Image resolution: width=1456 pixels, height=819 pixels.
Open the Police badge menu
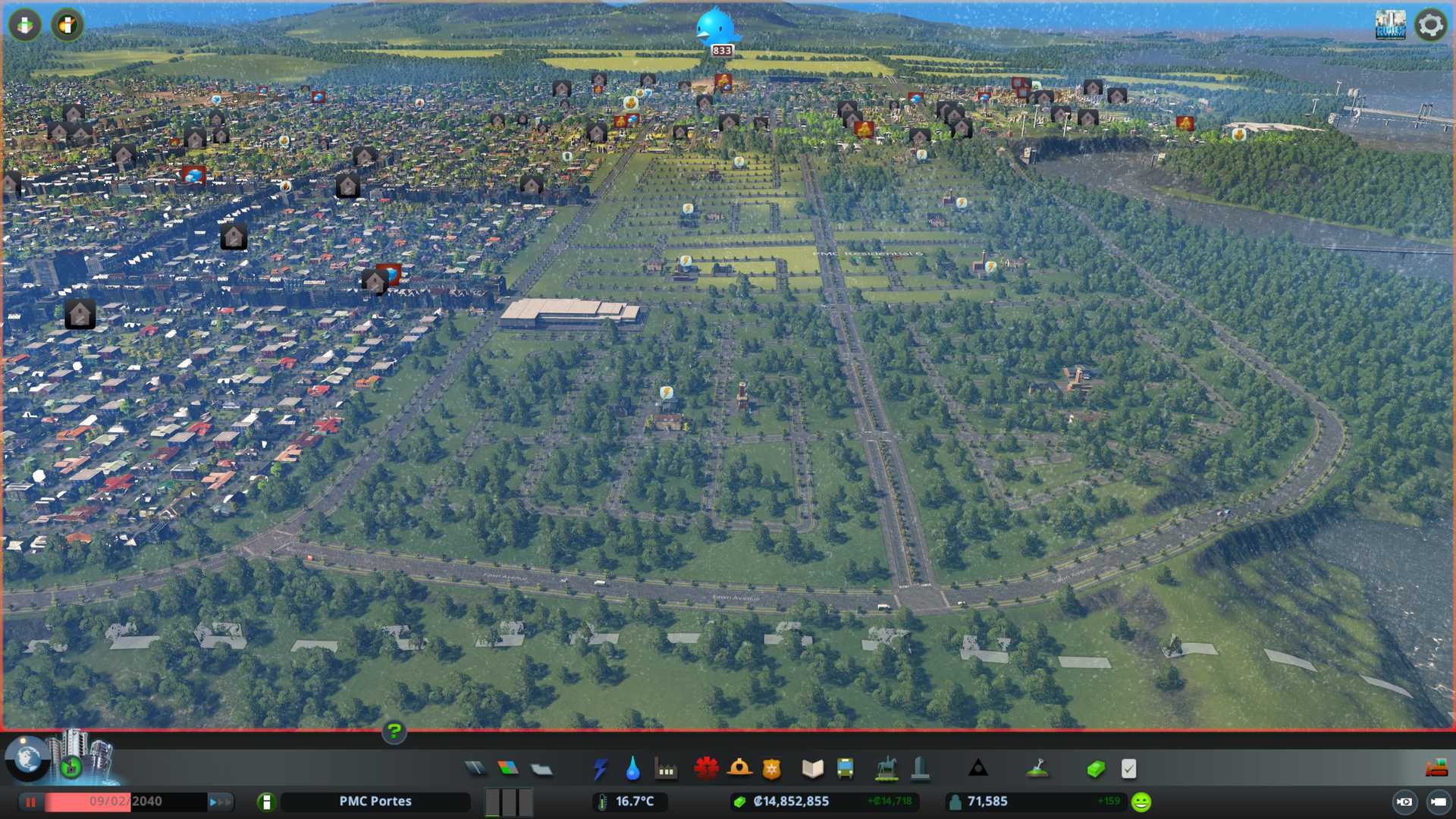coord(771,769)
